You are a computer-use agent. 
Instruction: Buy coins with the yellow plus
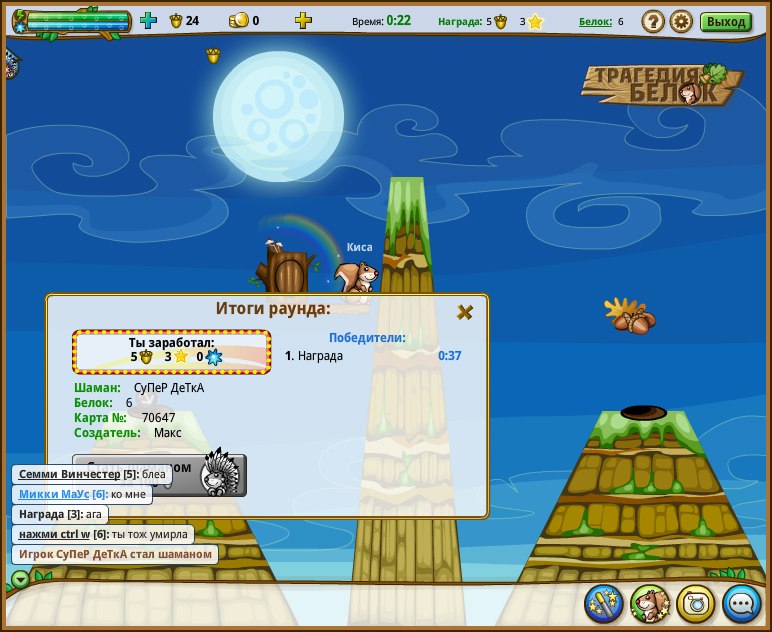(303, 20)
